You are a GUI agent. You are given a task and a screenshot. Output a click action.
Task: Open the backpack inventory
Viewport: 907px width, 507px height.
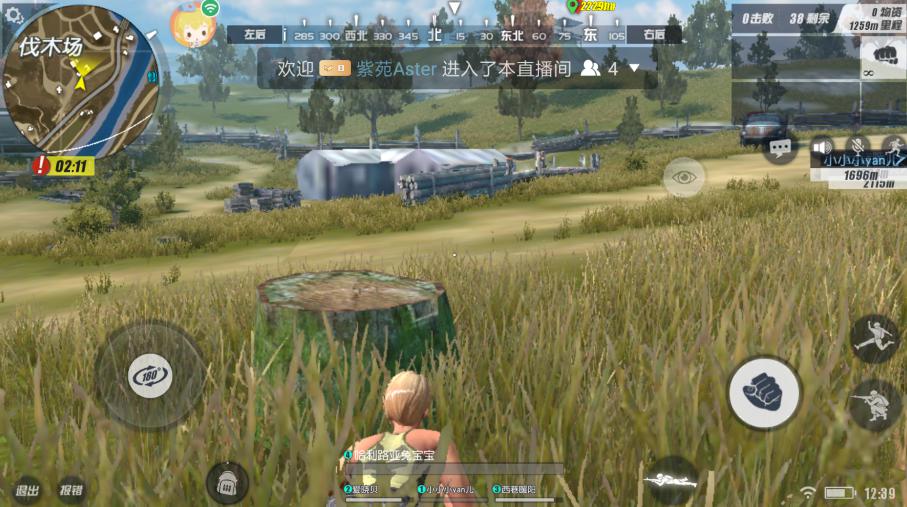pyautogui.click(x=227, y=483)
